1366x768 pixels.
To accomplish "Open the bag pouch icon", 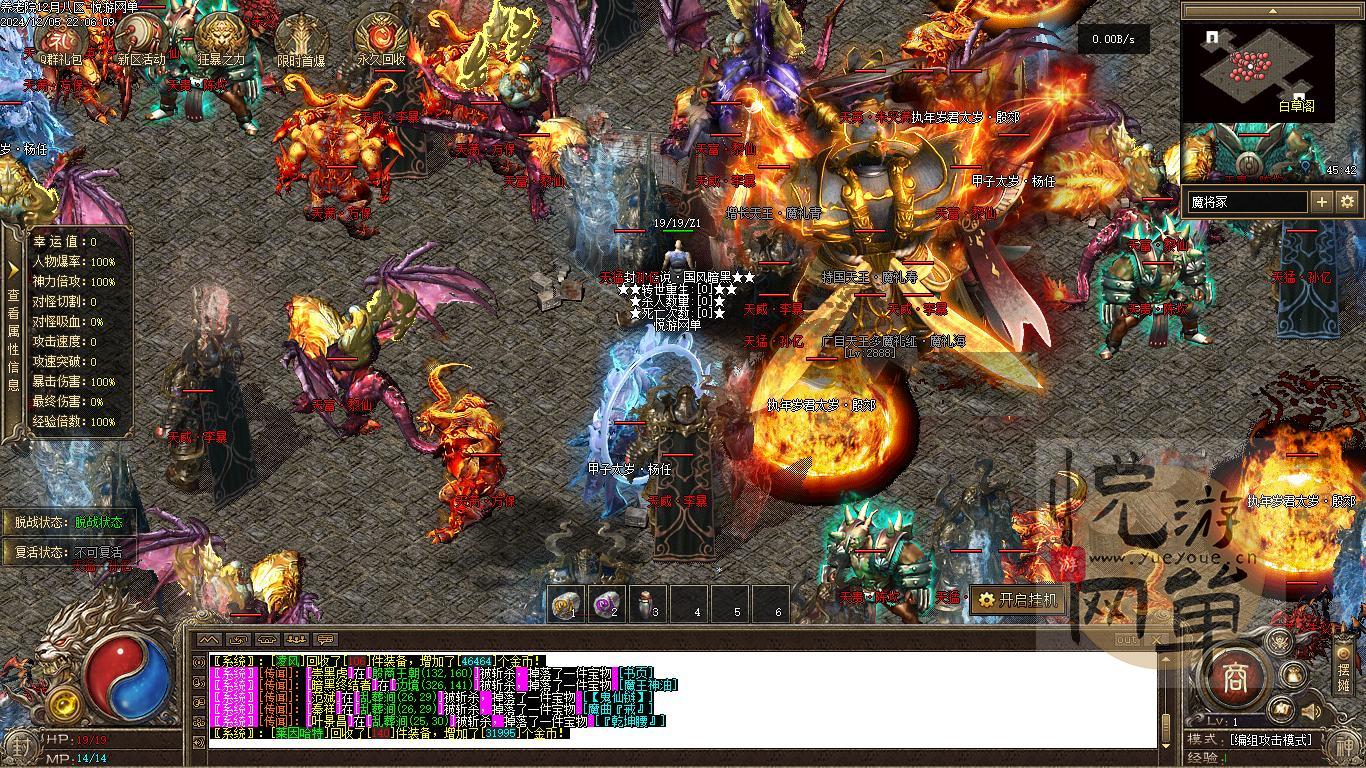I will click(x=1294, y=676).
